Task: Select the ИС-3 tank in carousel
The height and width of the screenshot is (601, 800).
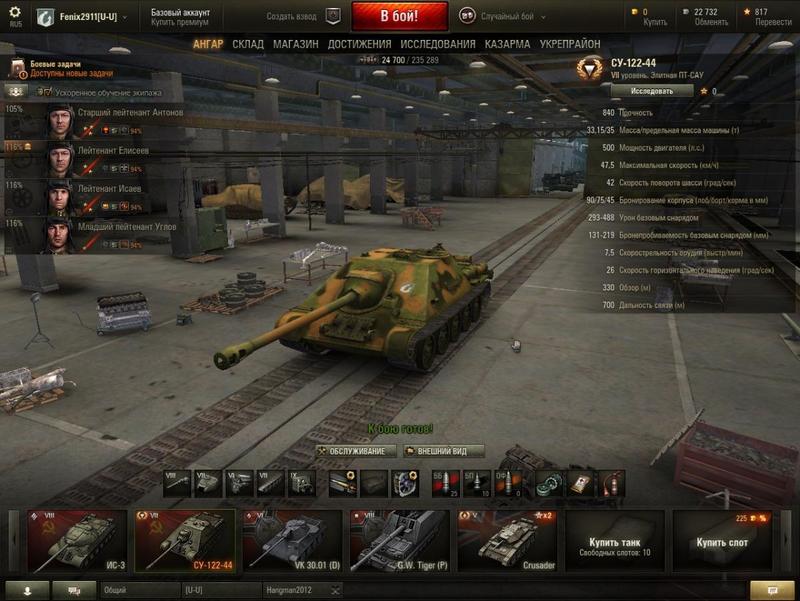Action: (78, 541)
